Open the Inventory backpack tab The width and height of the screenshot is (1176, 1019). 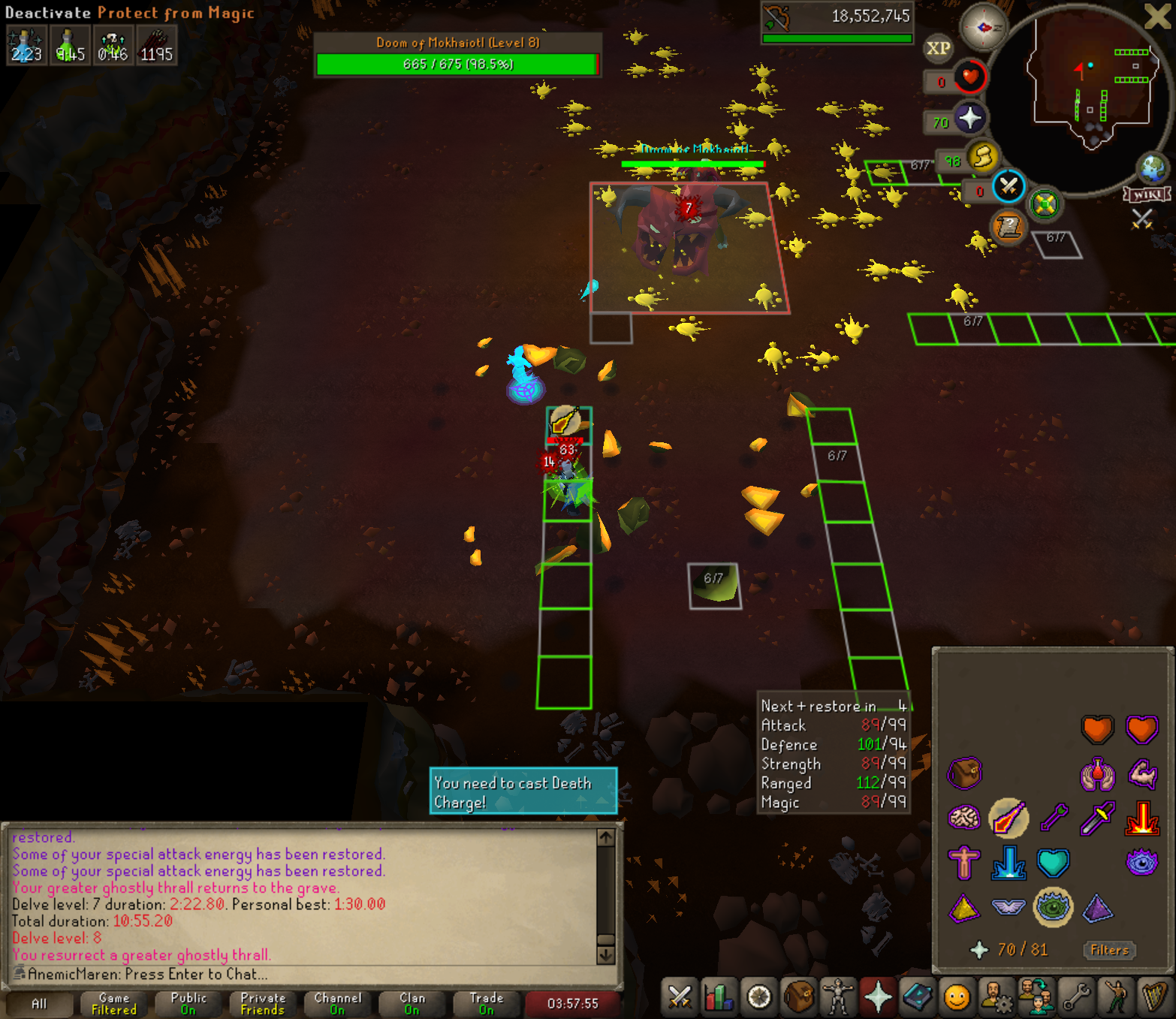[x=799, y=997]
